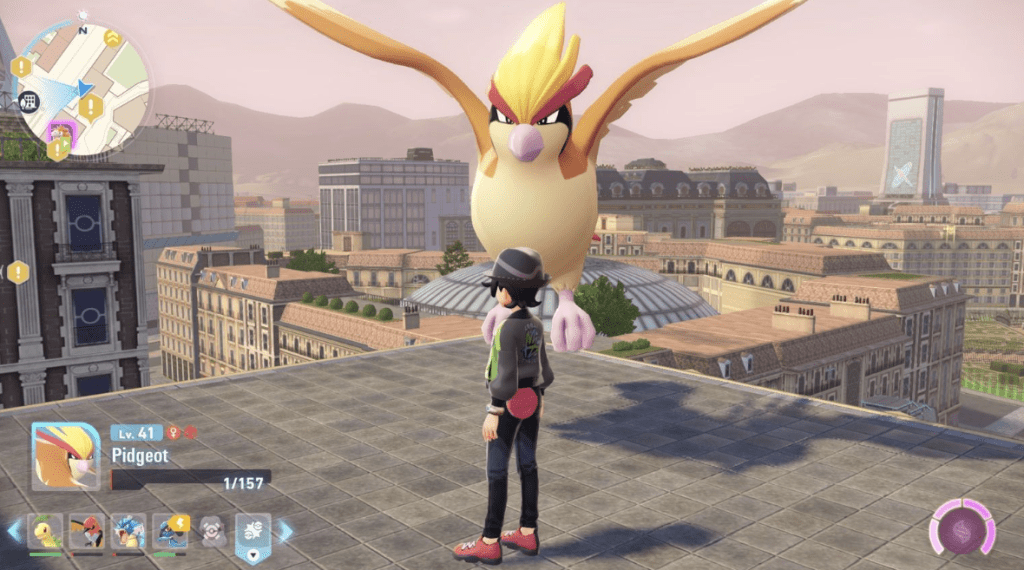This screenshot has height=570, width=1024.
Task: Click the right arrow beside party slots
Action: (286, 530)
